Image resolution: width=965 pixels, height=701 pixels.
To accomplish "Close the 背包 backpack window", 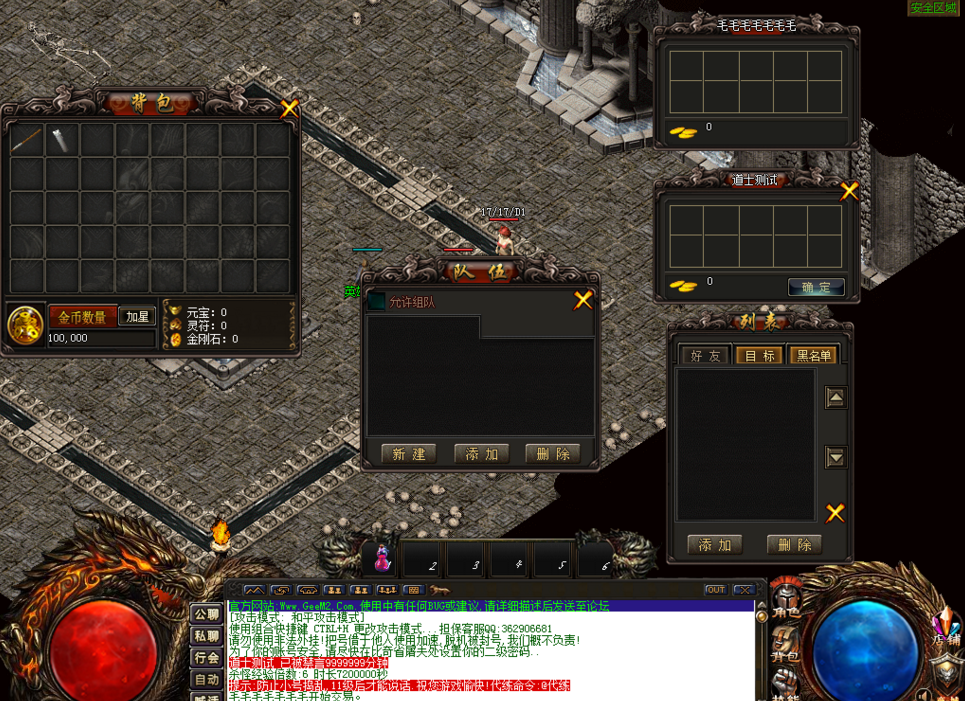I will [289, 109].
